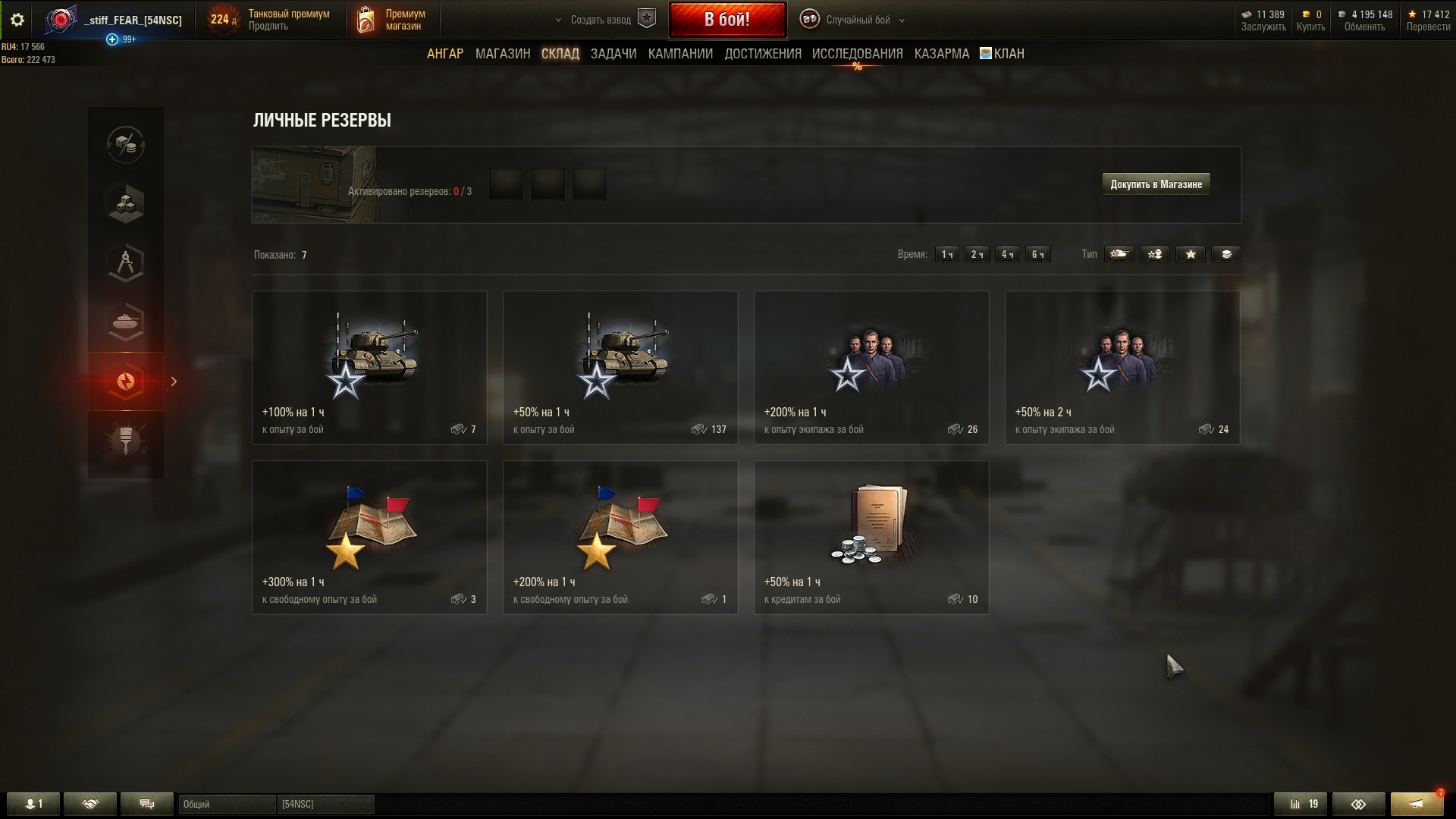
Task: Open the Случайный бой battle mode dropdown
Action: click(x=858, y=20)
